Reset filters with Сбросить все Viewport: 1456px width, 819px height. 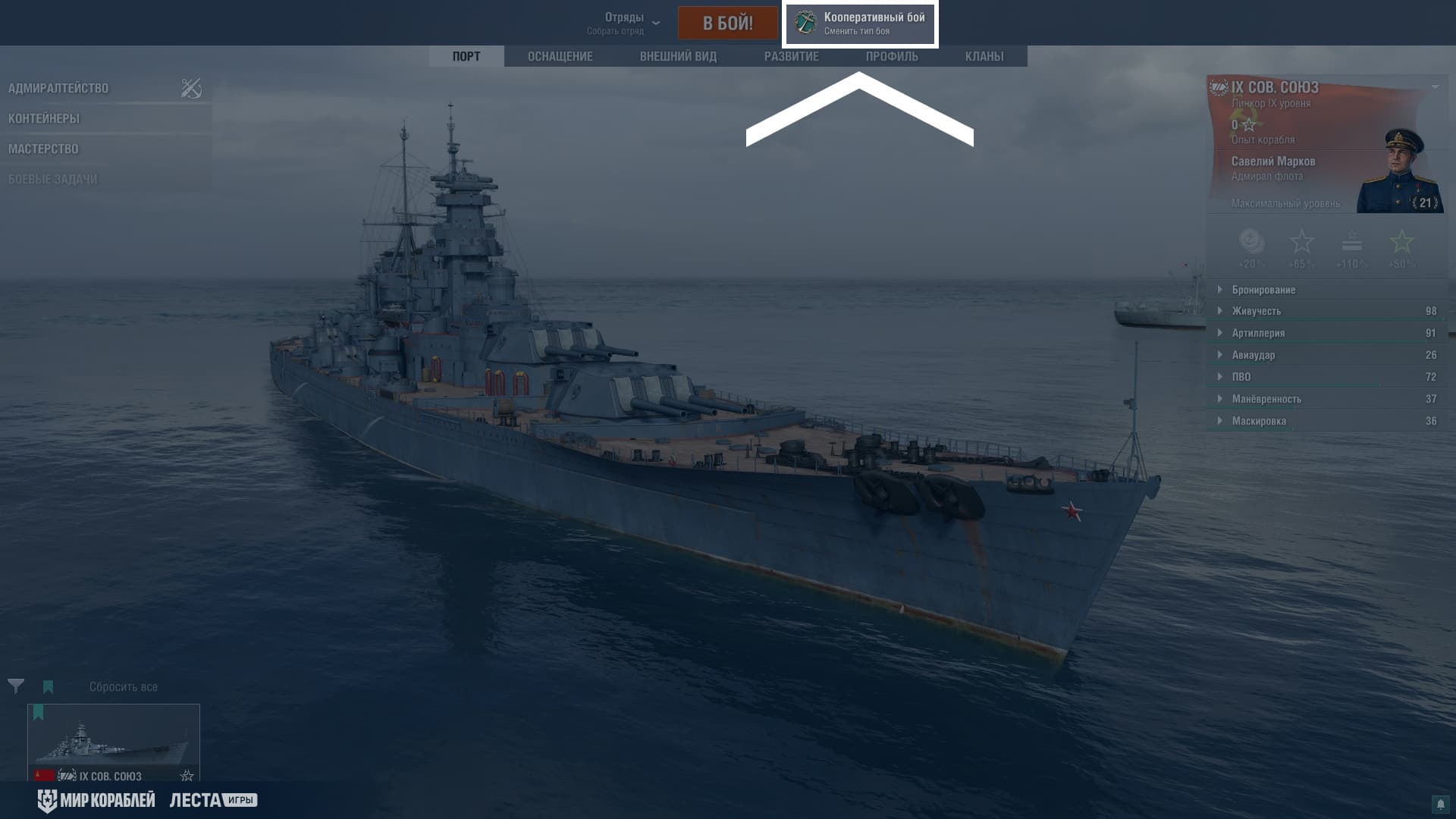point(124,687)
